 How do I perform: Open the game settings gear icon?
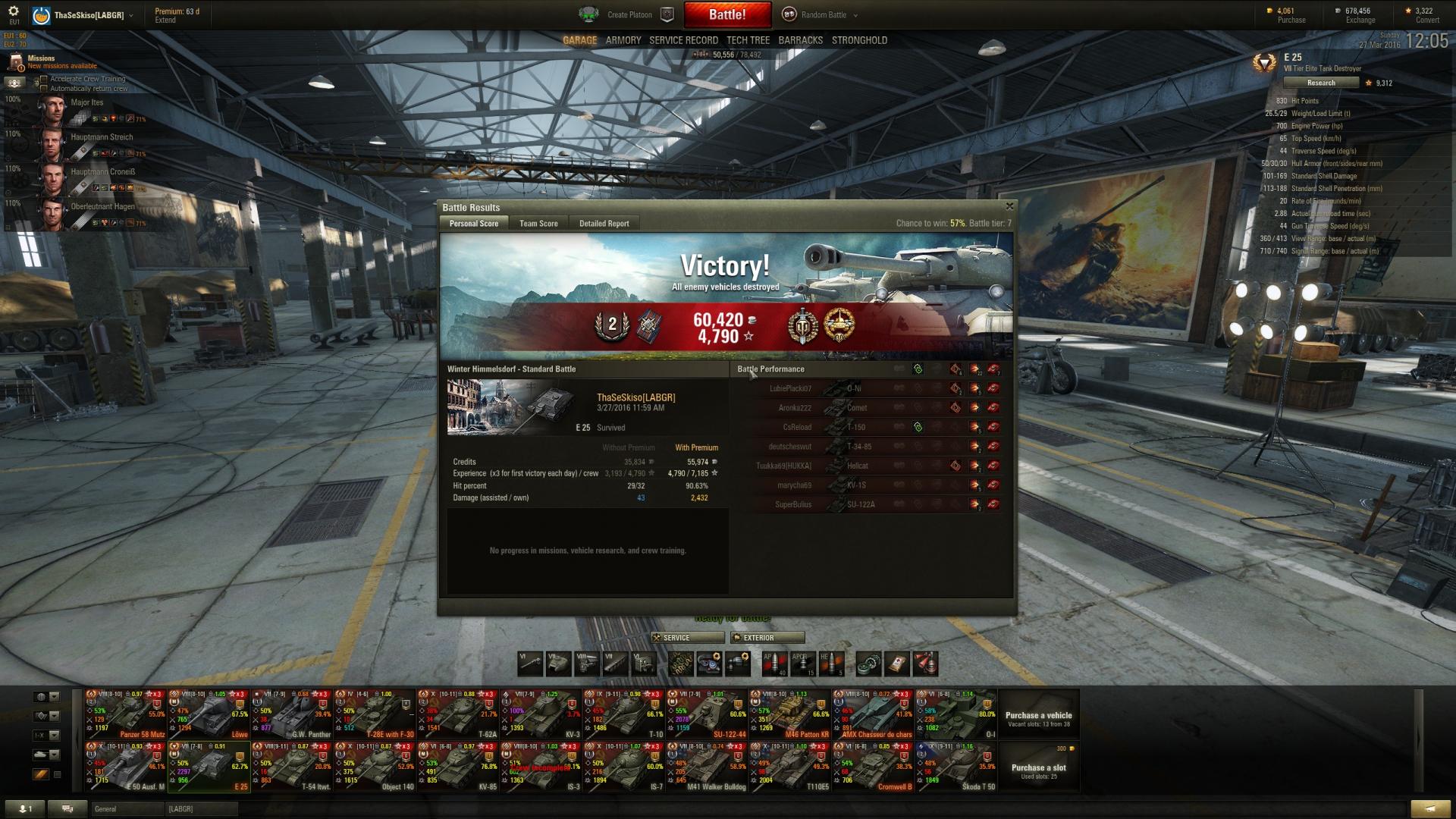click(x=14, y=11)
